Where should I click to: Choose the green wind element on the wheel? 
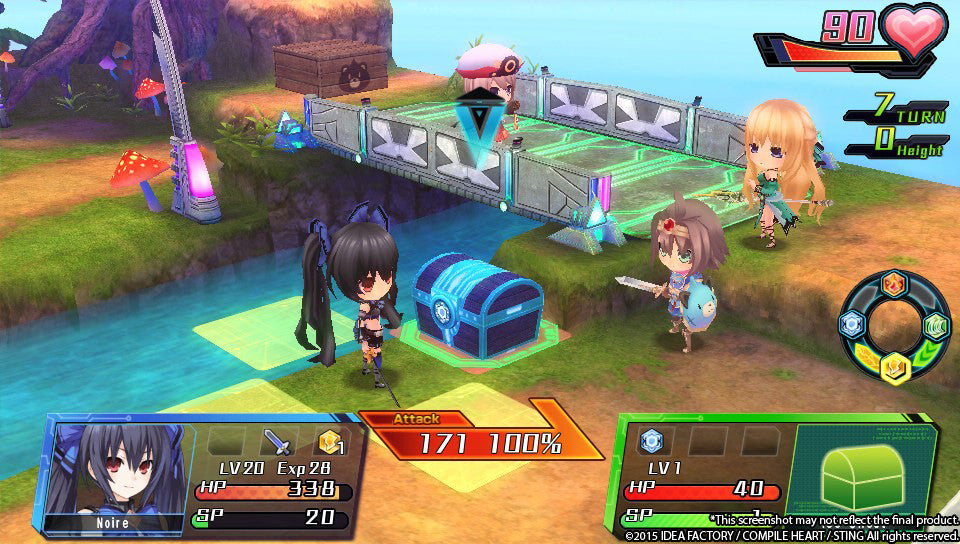tap(935, 326)
